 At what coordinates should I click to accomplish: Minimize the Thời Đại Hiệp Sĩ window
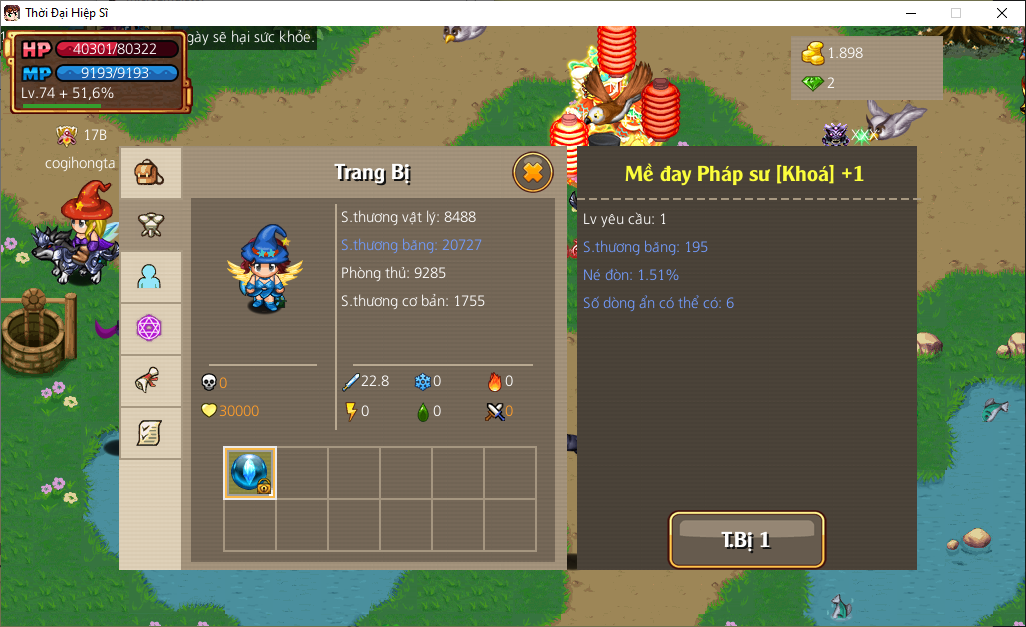coord(910,13)
